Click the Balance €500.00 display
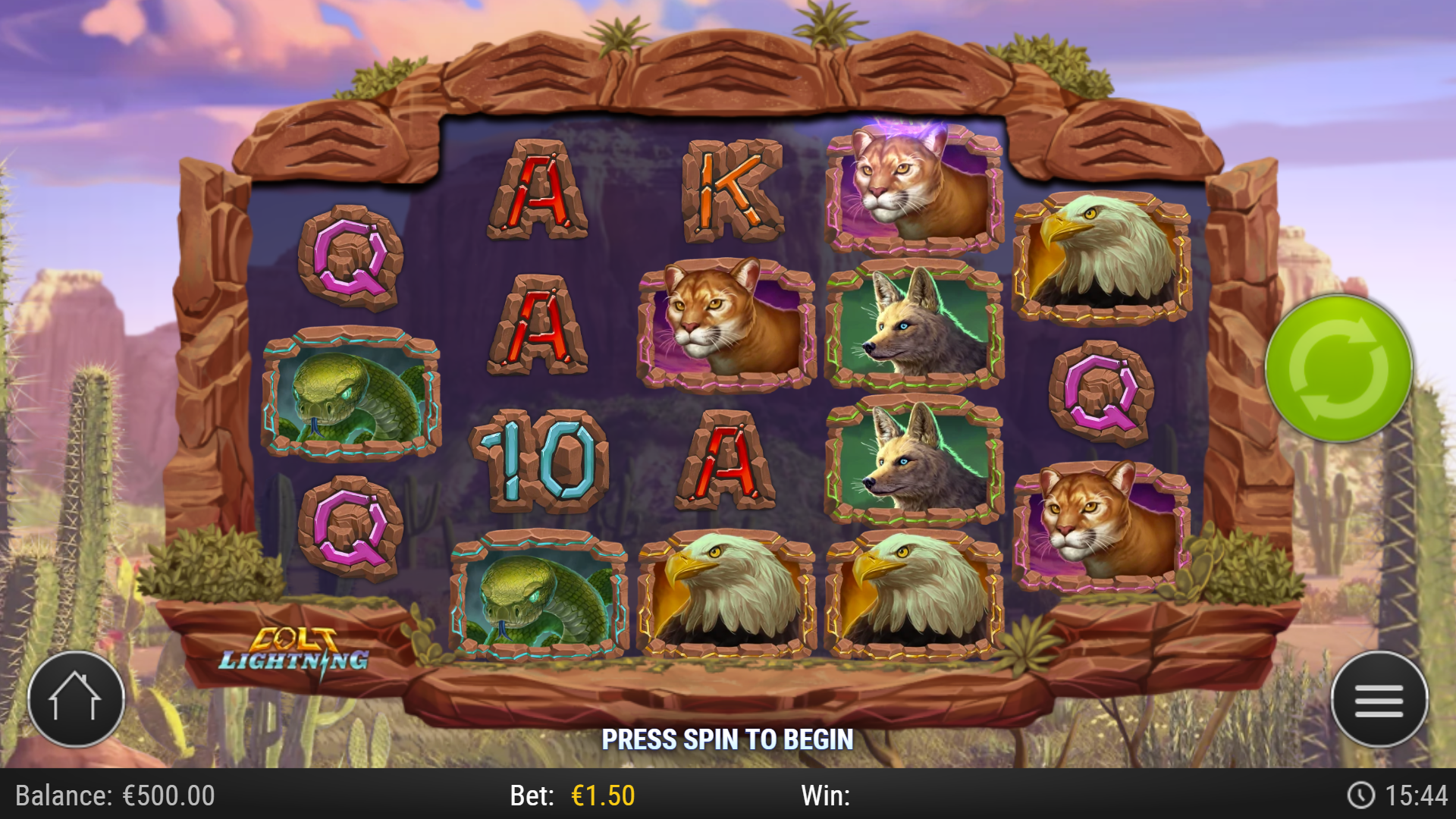This screenshot has width=1456, height=819. pyautogui.click(x=114, y=796)
